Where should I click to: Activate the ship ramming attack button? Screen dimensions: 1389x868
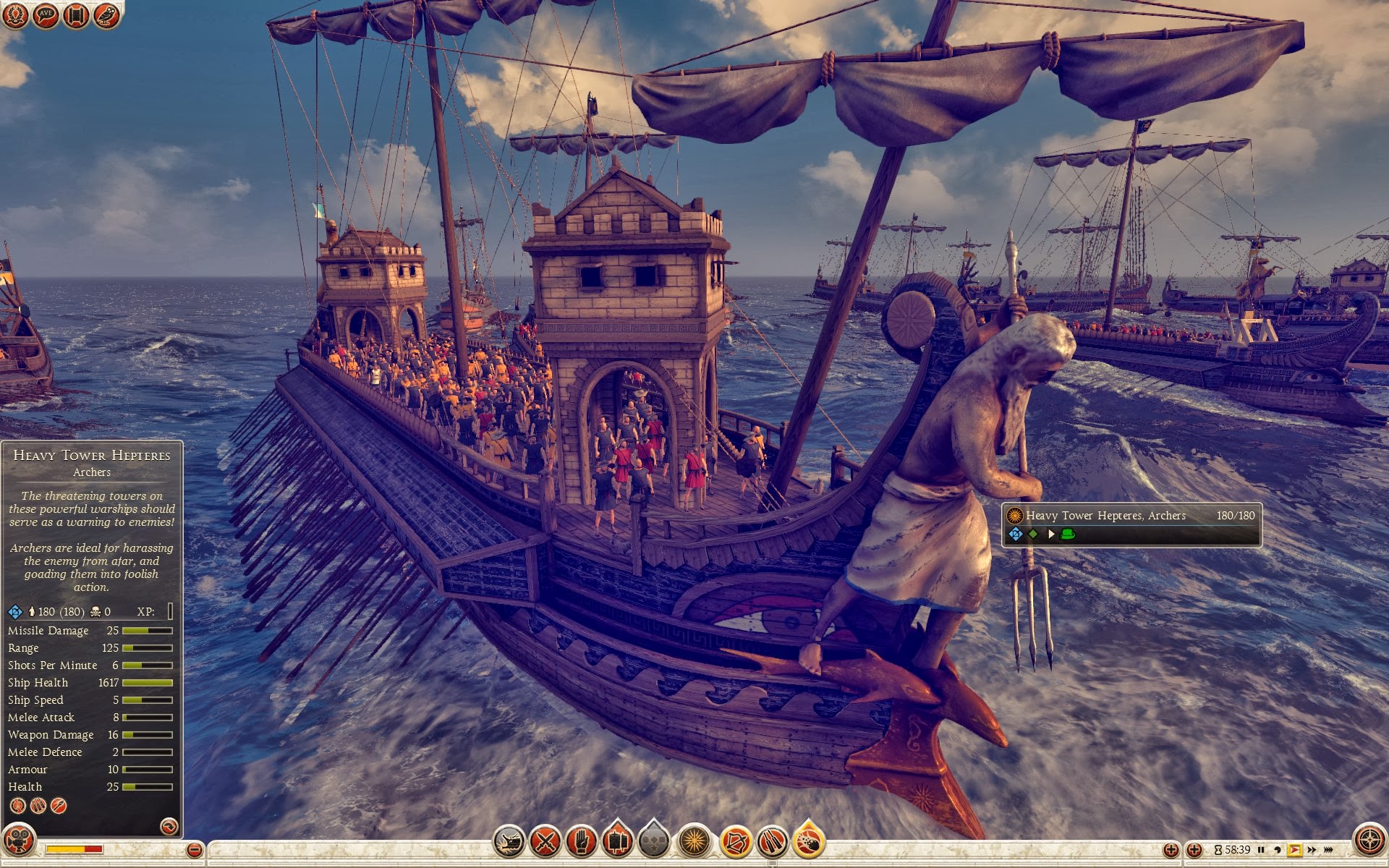coord(509,841)
